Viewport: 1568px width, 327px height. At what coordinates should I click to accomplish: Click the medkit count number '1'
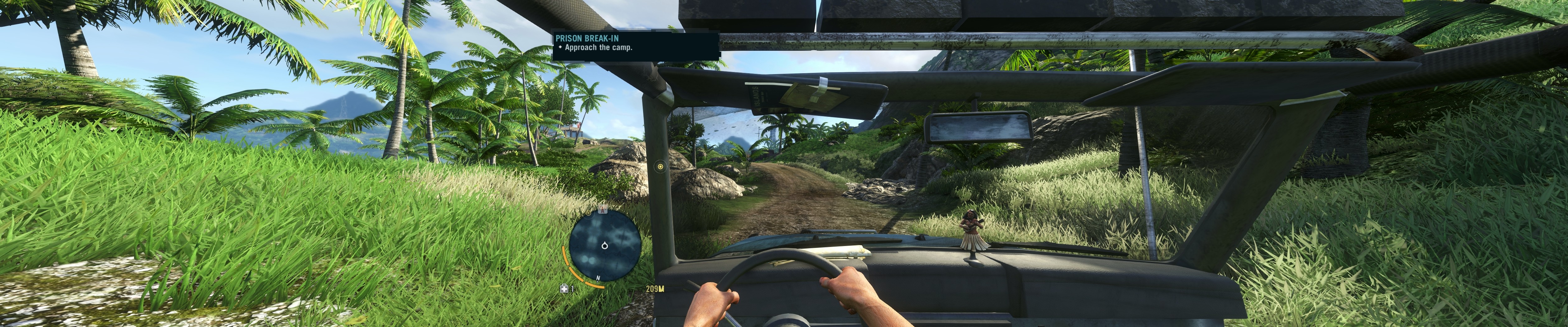tap(572, 289)
